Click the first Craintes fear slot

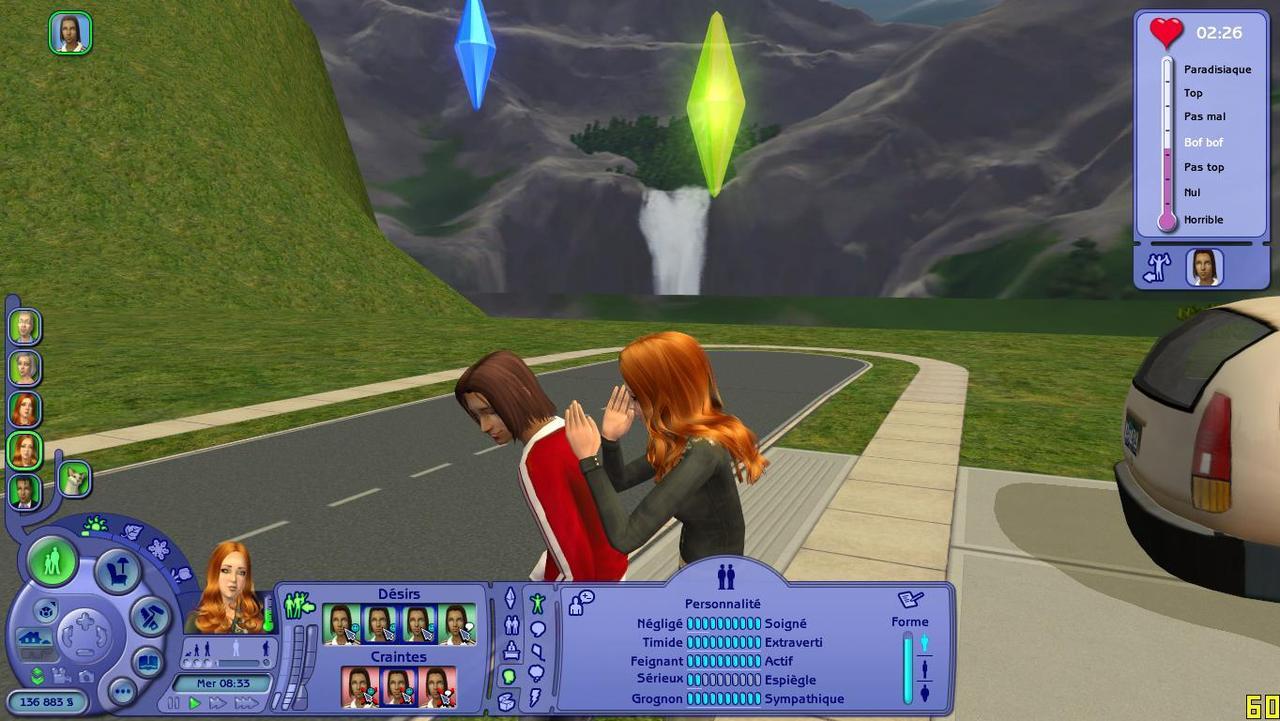pyautogui.click(x=360, y=687)
